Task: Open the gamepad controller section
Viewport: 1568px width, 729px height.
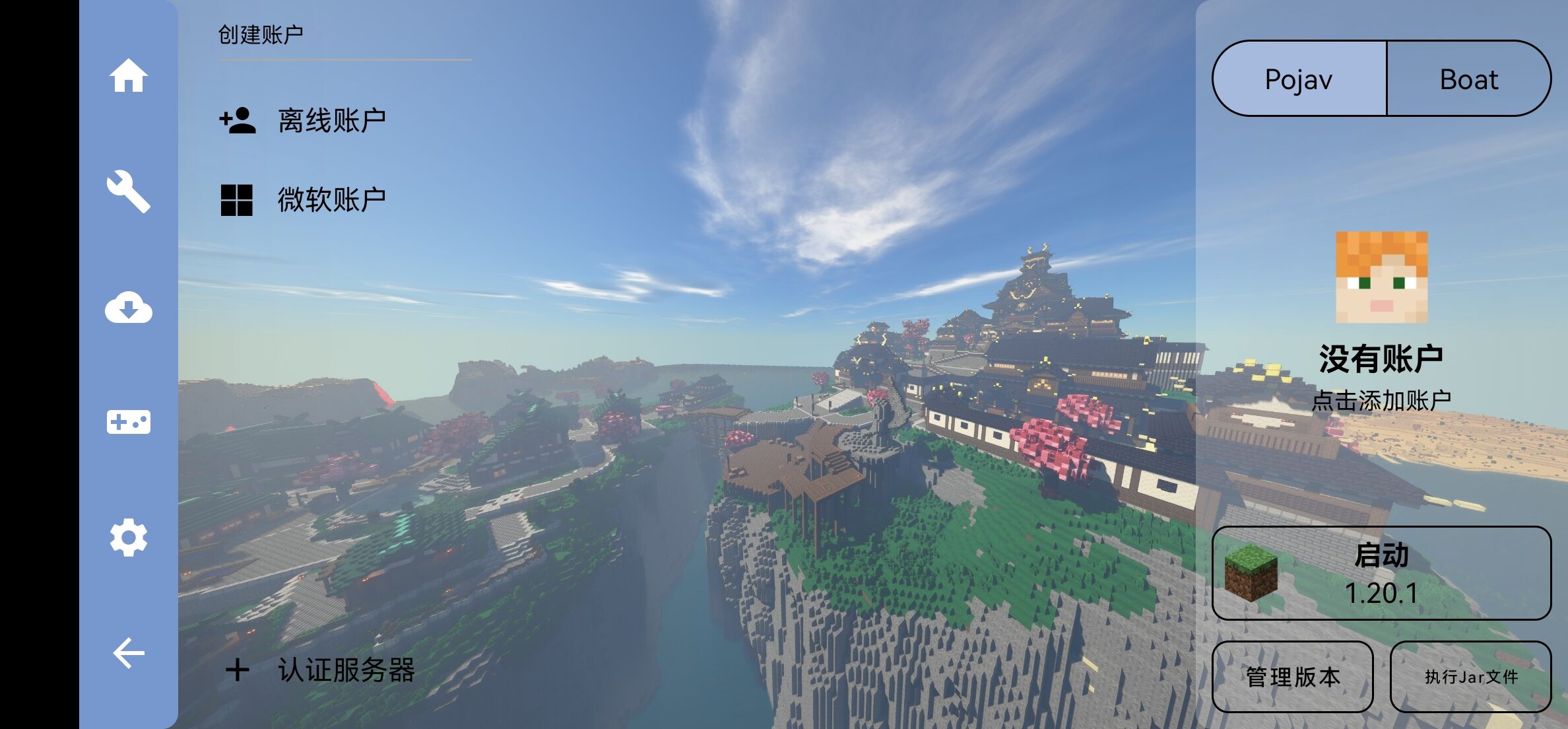Action: pyautogui.click(x=128, y=422)
